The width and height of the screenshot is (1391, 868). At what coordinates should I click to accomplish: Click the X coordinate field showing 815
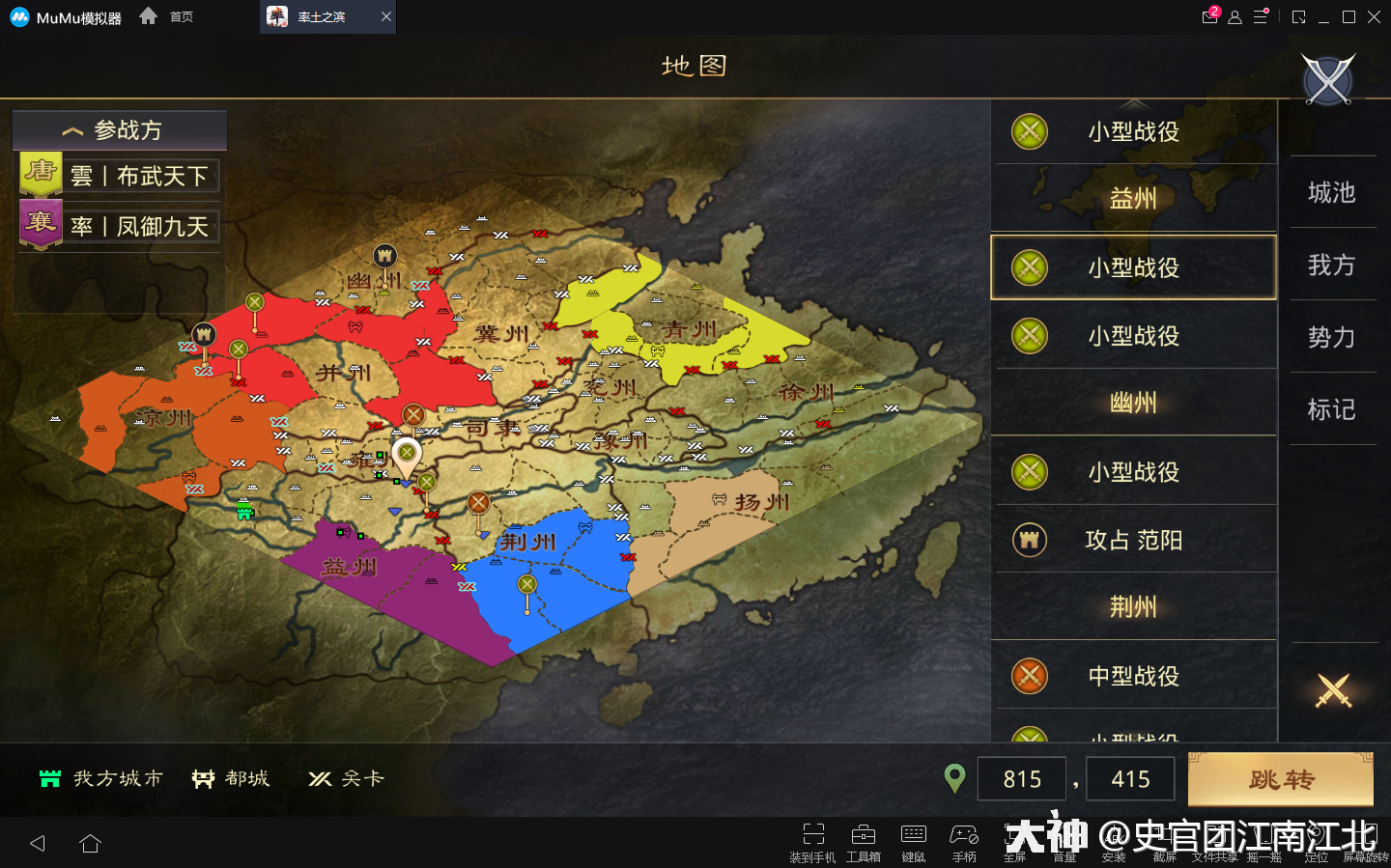pos(1021,778)
